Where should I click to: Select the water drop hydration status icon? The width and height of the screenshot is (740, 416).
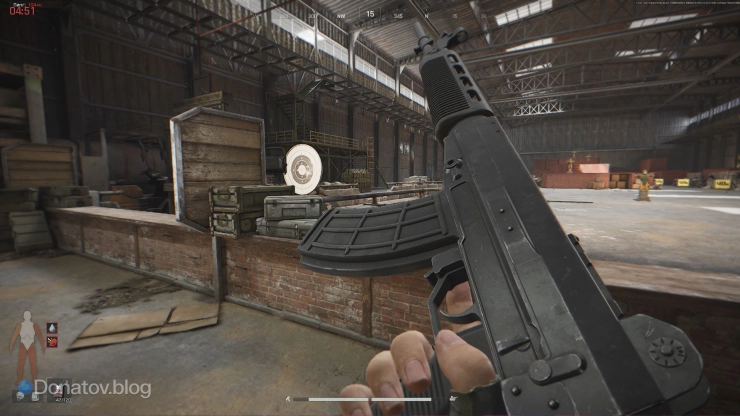pos(53,325)
